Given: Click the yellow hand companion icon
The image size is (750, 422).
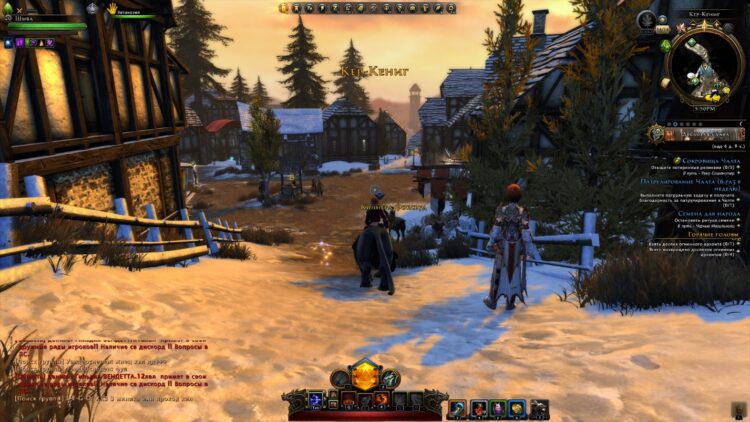Looking at the screenshot, I should click(113, 9).
